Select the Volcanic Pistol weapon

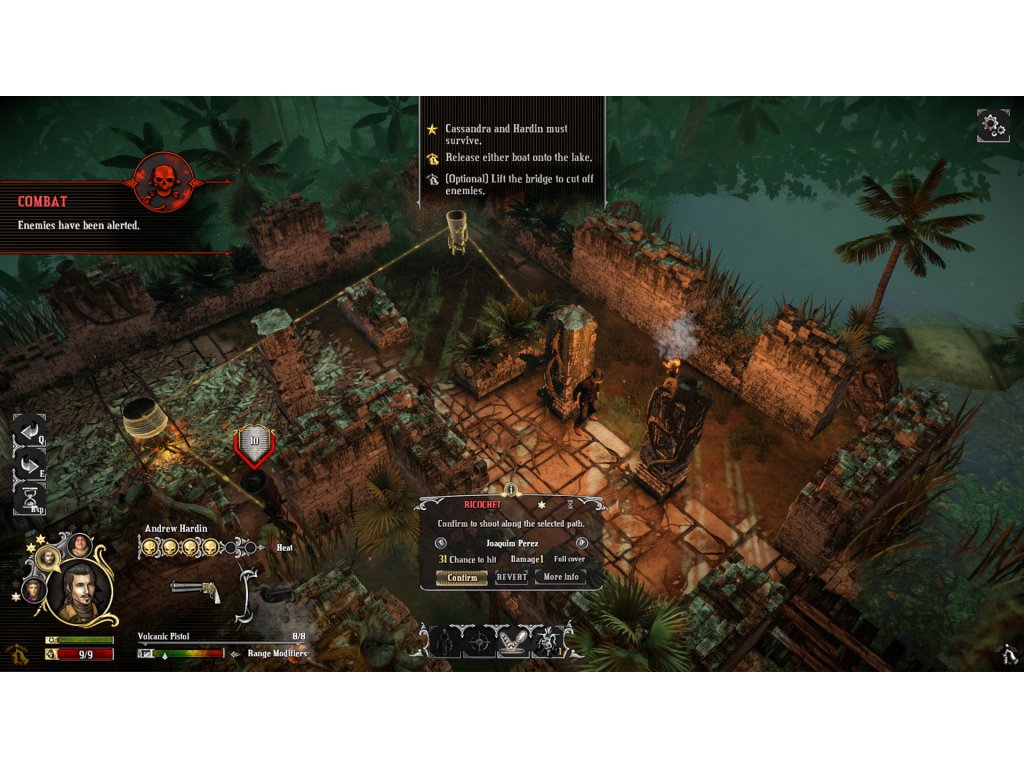[196, 591]
